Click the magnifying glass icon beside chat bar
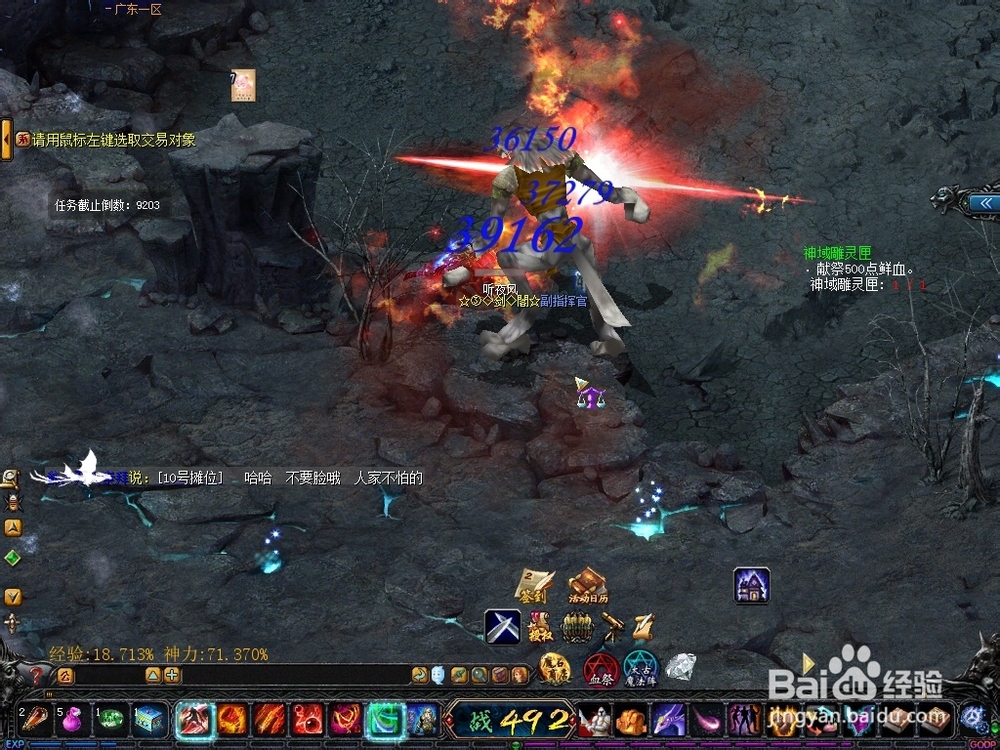The image size is (1000, 750). [x=480, y=675]
